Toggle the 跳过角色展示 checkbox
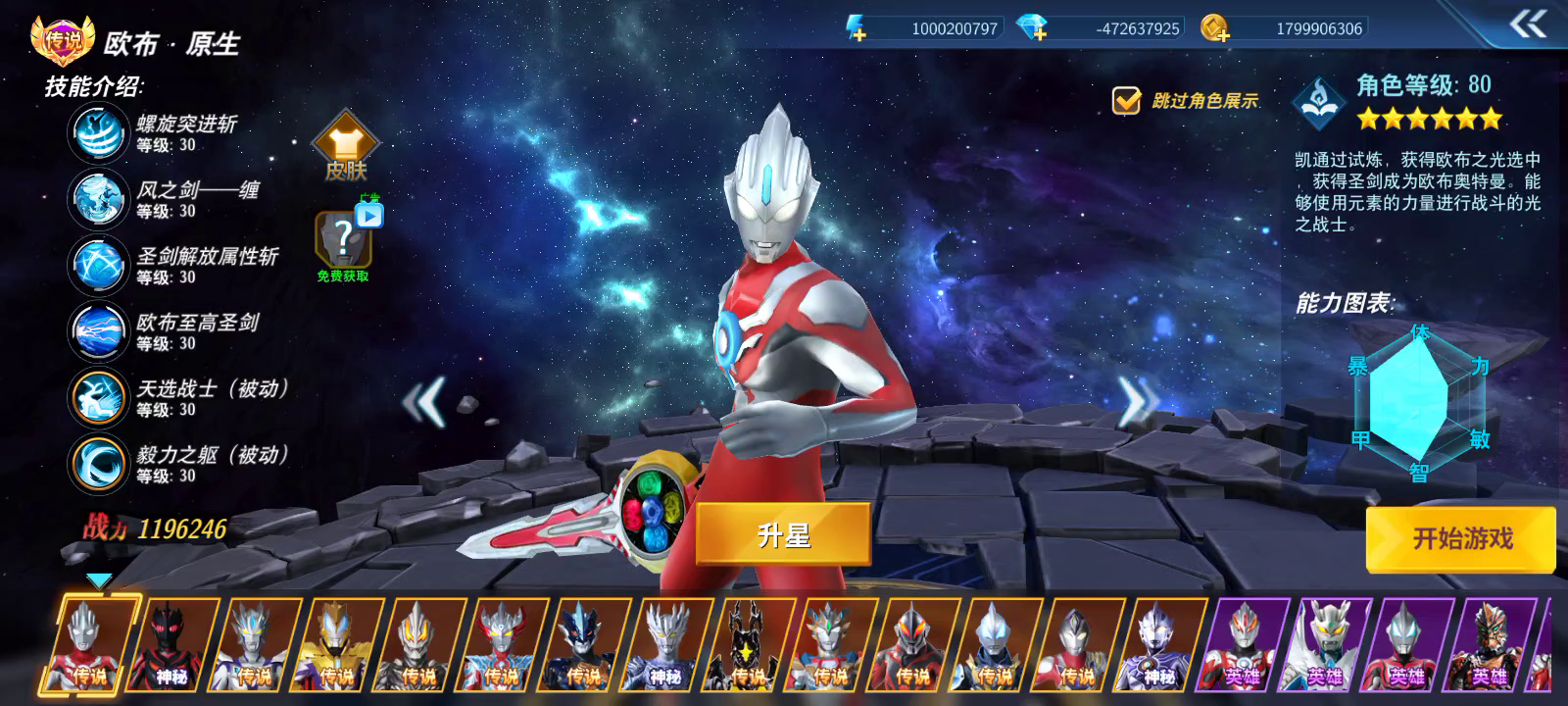 [x=1126, y=100]
